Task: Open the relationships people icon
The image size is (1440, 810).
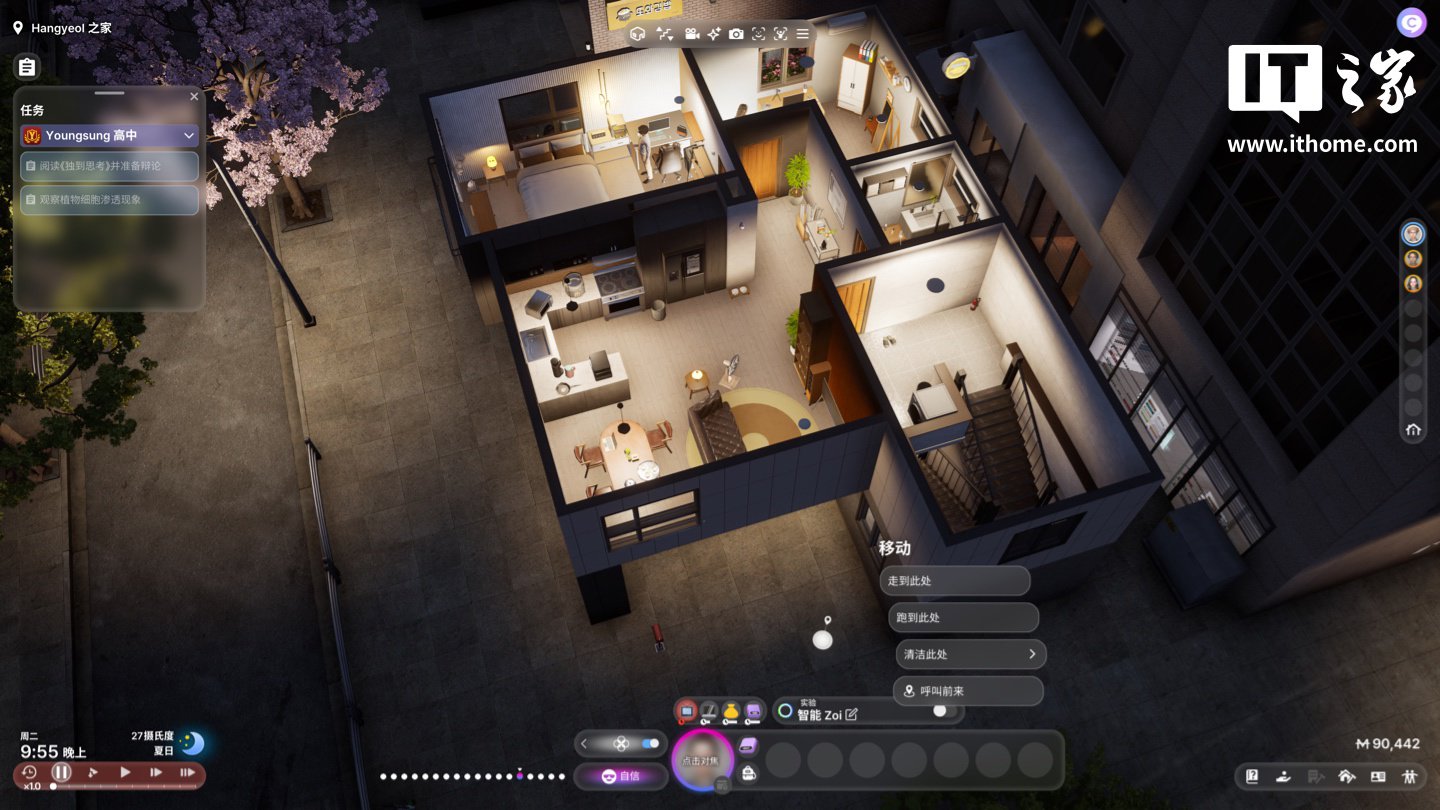Action: [1410, 776]
